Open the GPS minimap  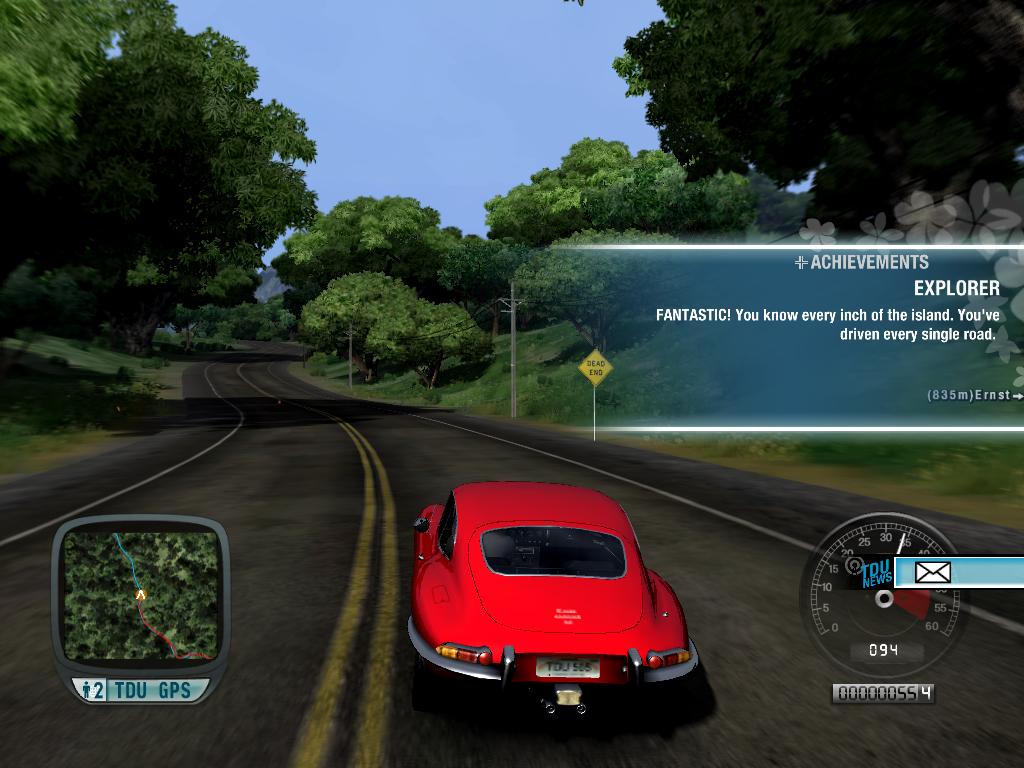140,594
